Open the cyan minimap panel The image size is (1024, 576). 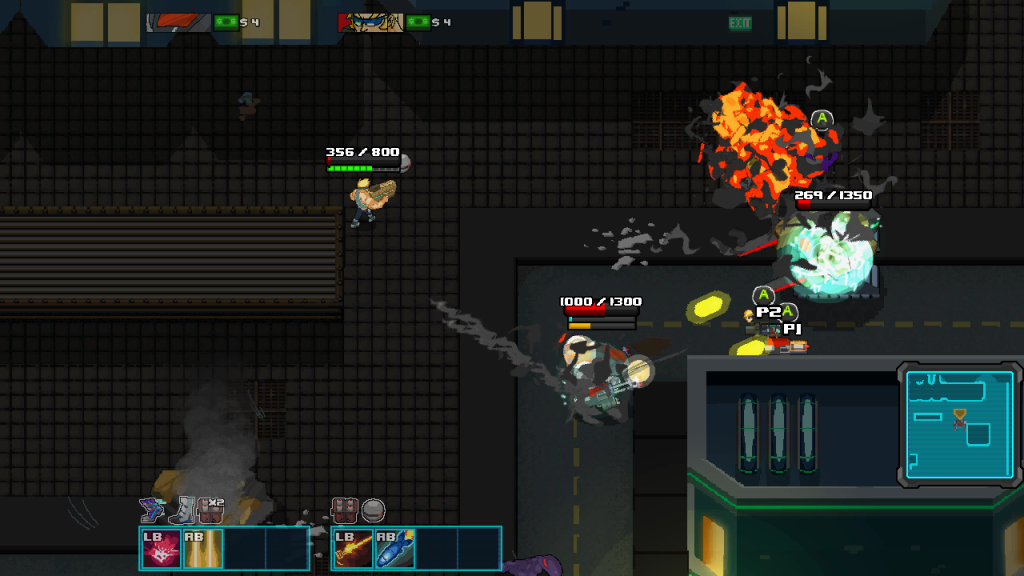coord(959,426)
